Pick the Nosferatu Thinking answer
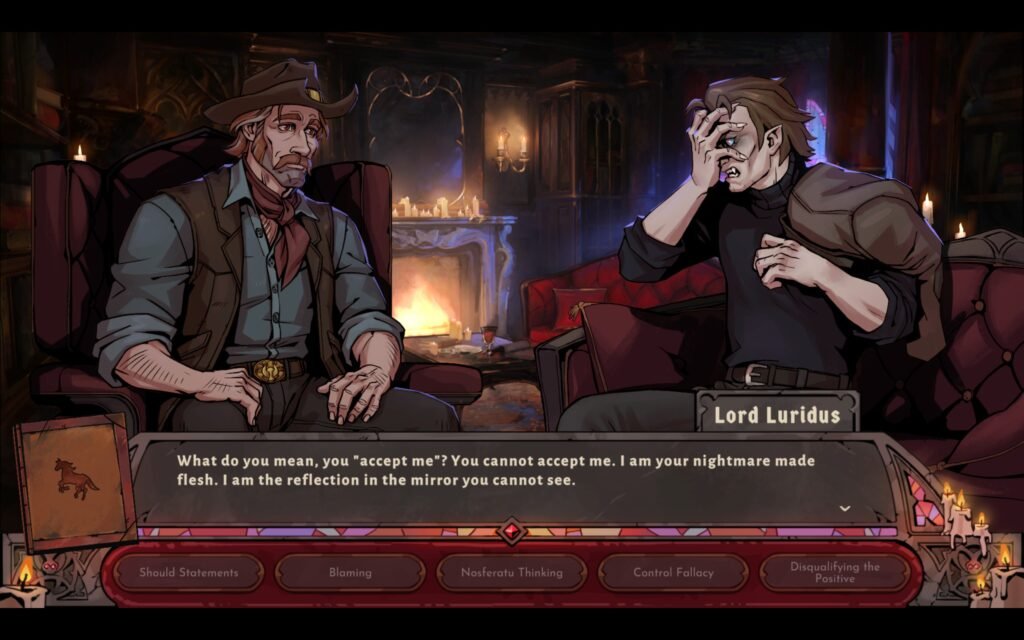 (511, 573)
